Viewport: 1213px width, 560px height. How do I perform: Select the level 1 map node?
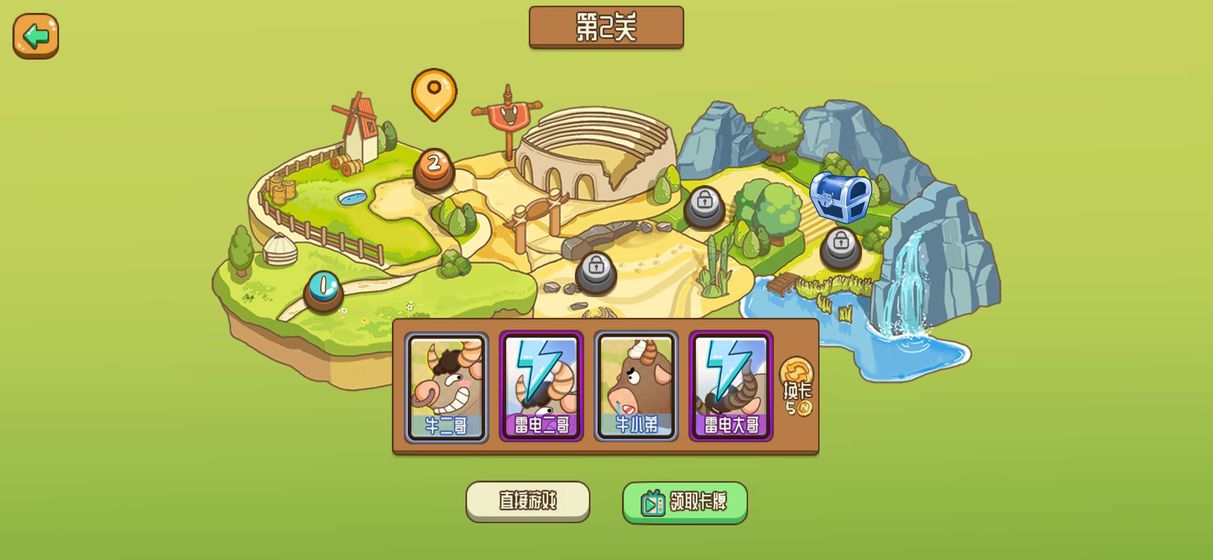pos(323,288)
